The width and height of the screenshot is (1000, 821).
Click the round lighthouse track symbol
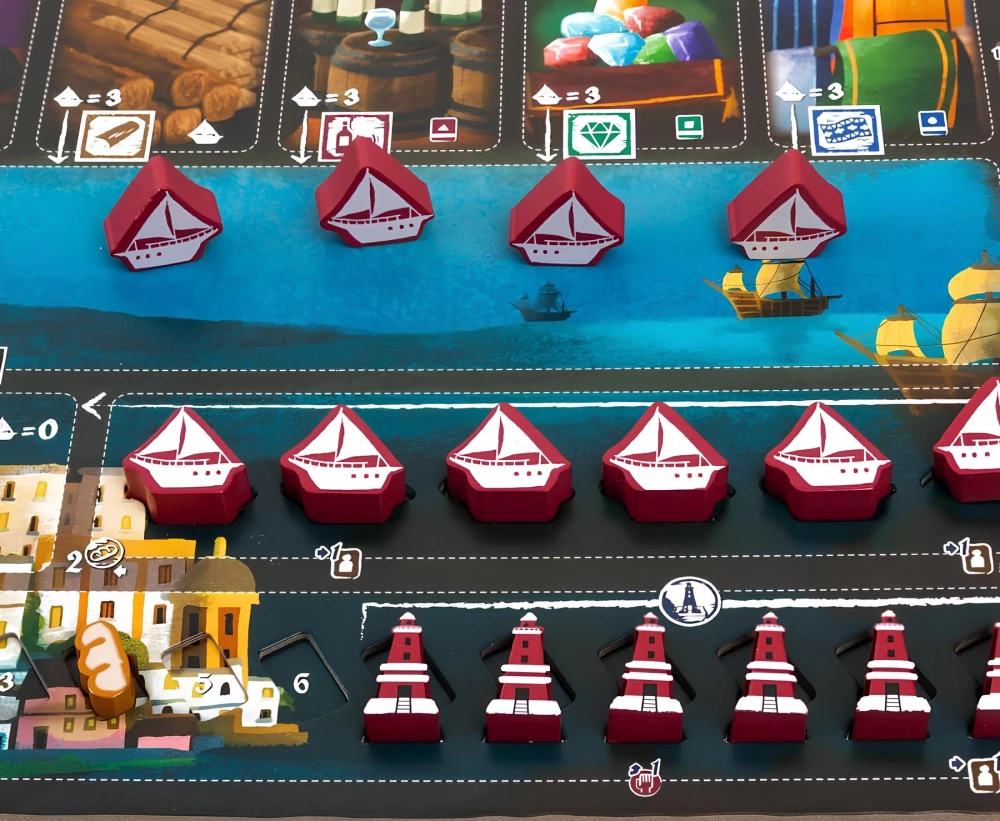pos(690,600)
